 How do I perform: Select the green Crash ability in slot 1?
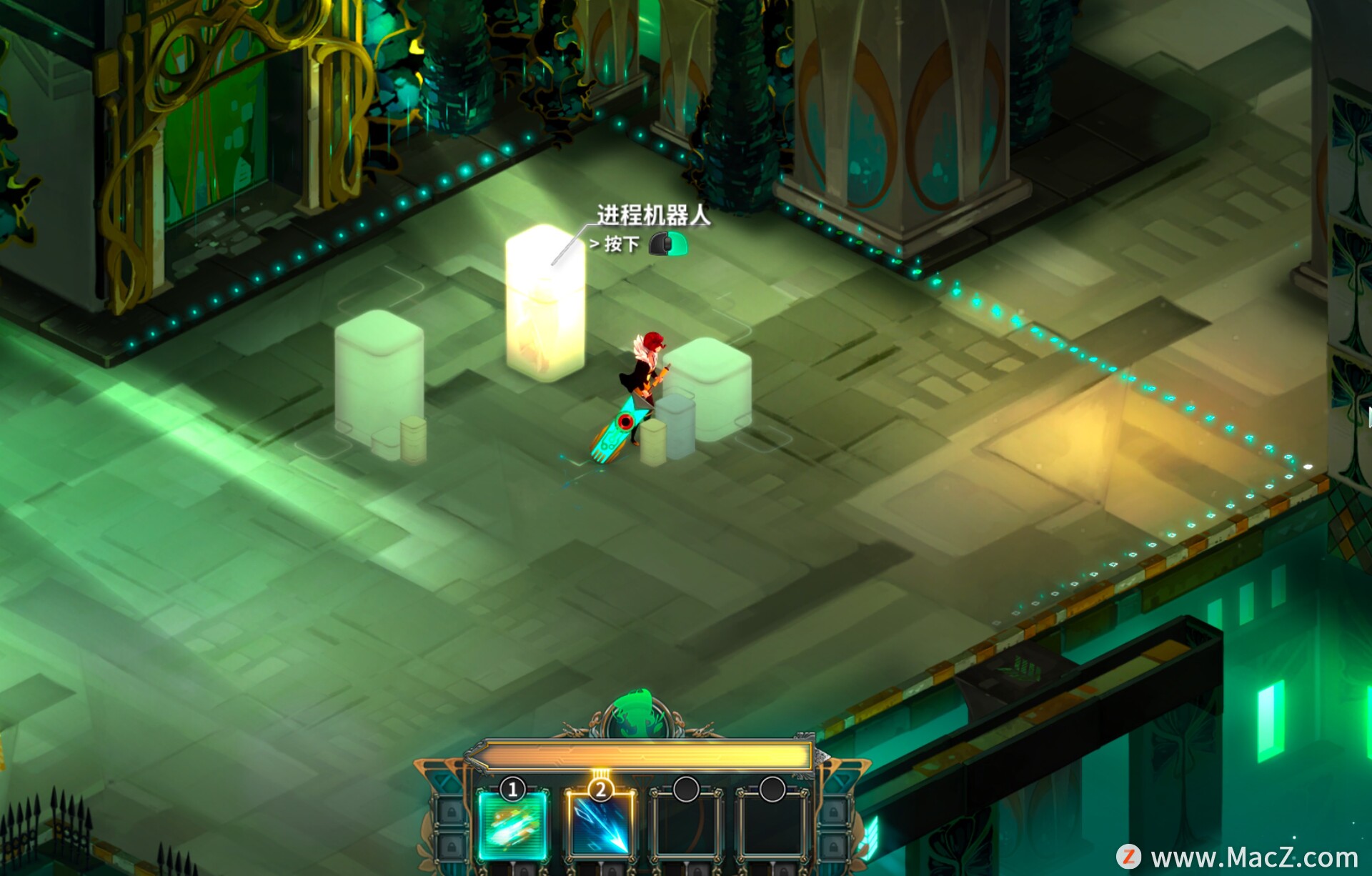(512, 824)
